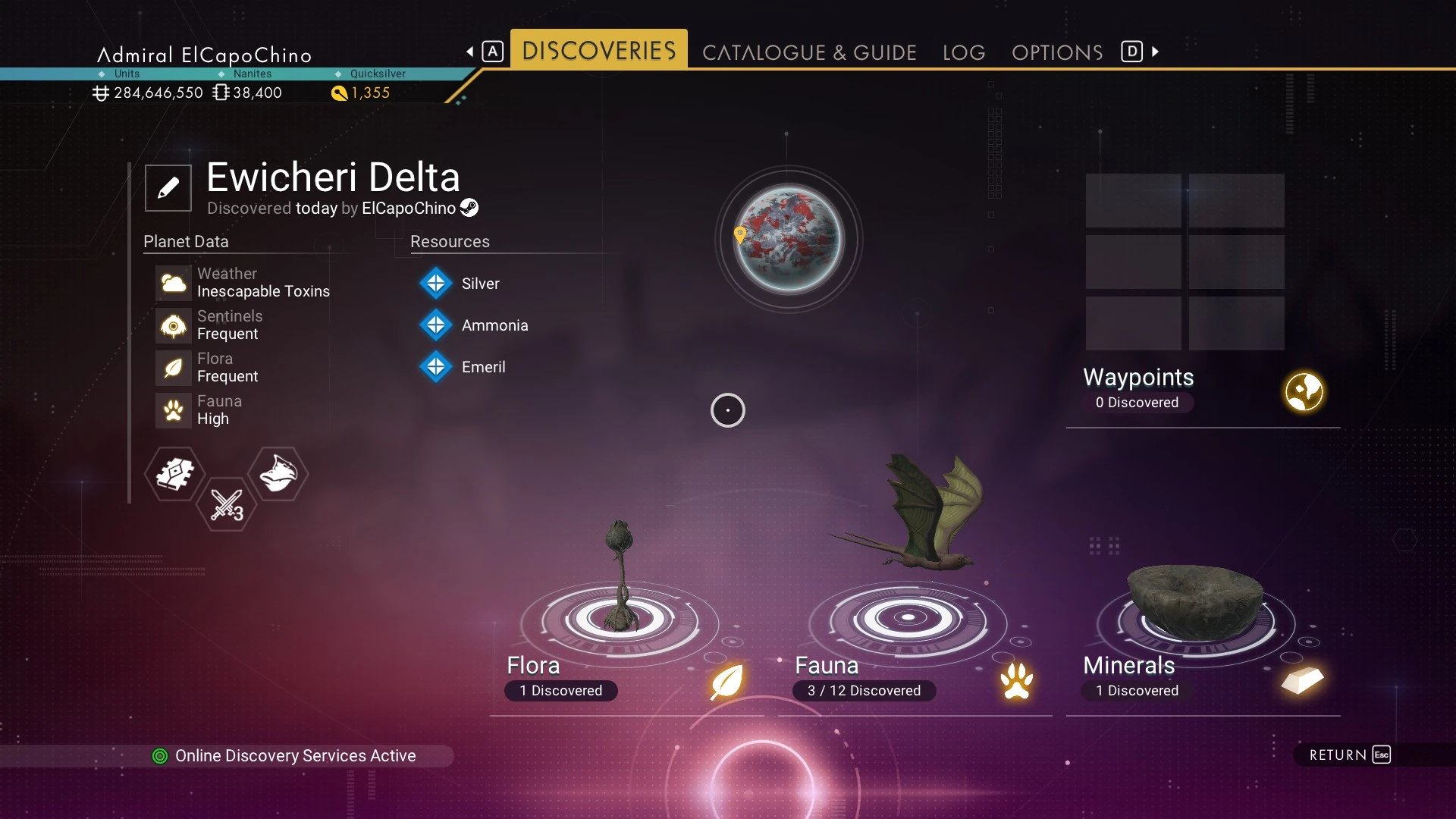Select the Ewicheri Delta planet globe
The width and height of the screenshot is (1456, 819).
tap(789, 239)
